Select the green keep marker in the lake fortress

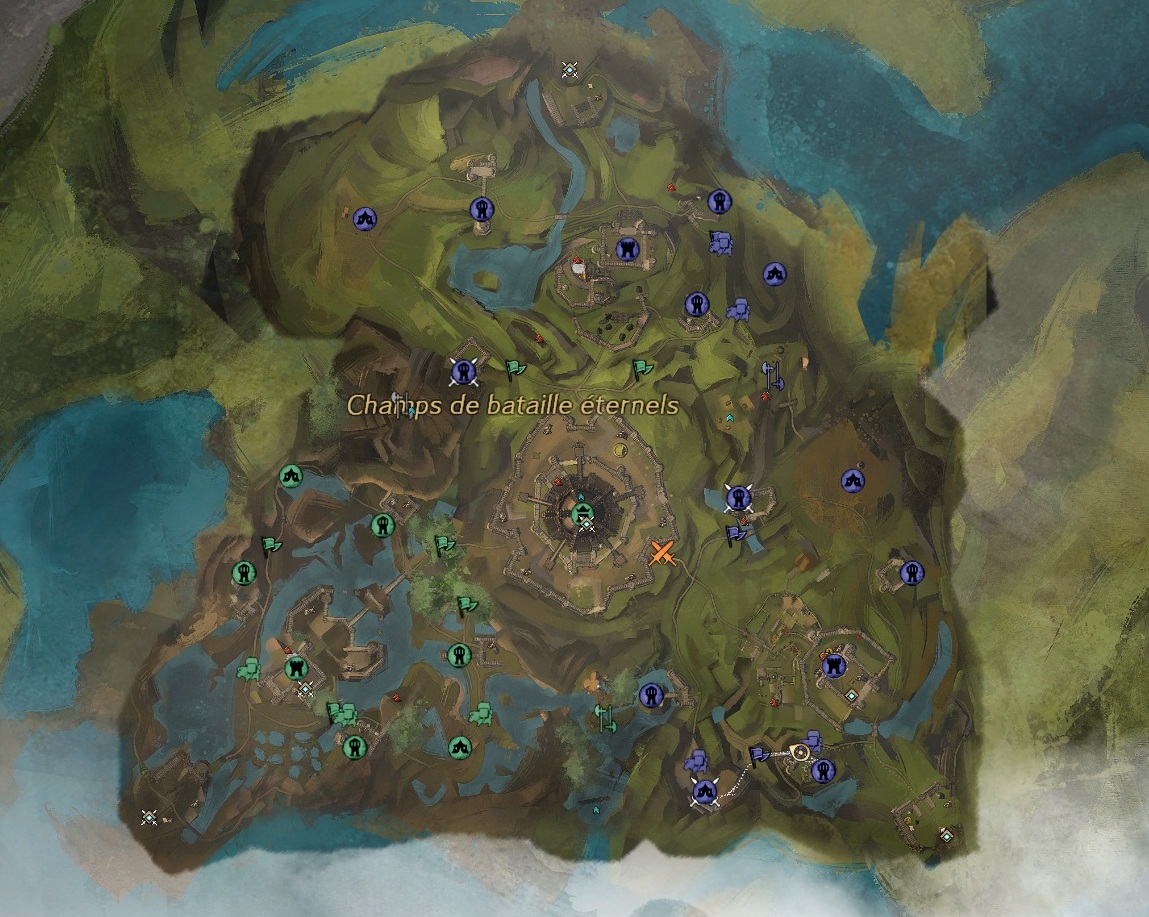294,667
